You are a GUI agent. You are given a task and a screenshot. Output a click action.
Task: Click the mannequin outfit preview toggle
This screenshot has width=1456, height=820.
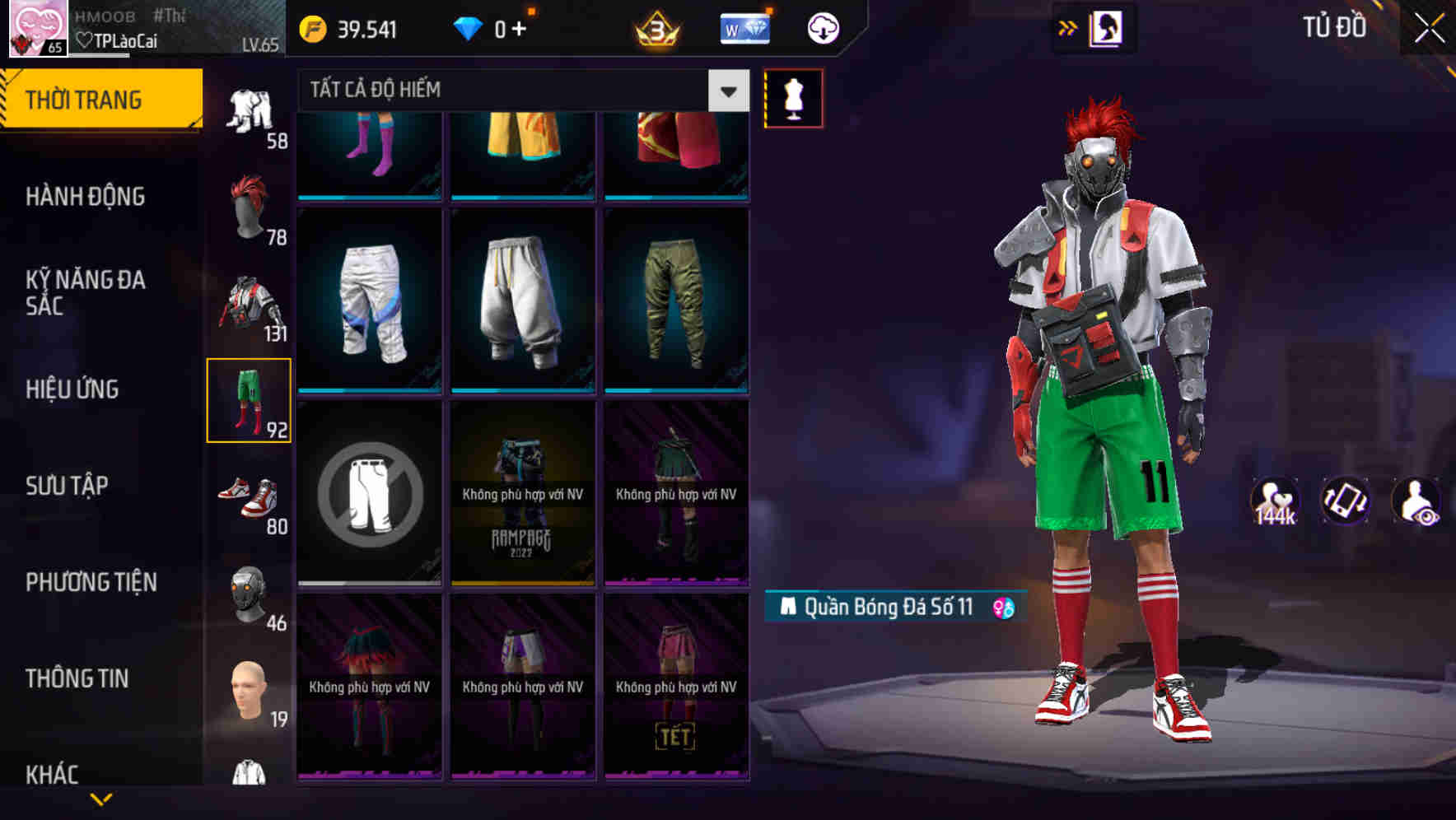pos(794,98)
